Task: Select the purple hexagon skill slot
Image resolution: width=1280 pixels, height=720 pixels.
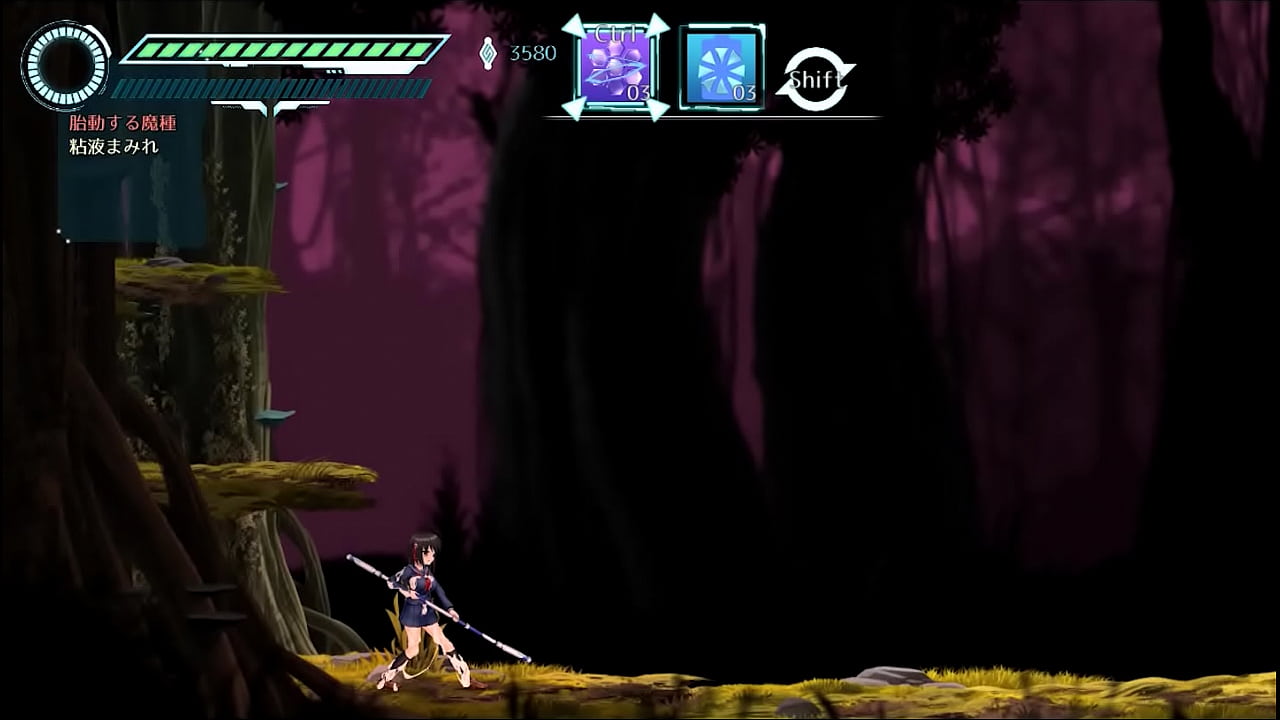Action: click(616, 68)
